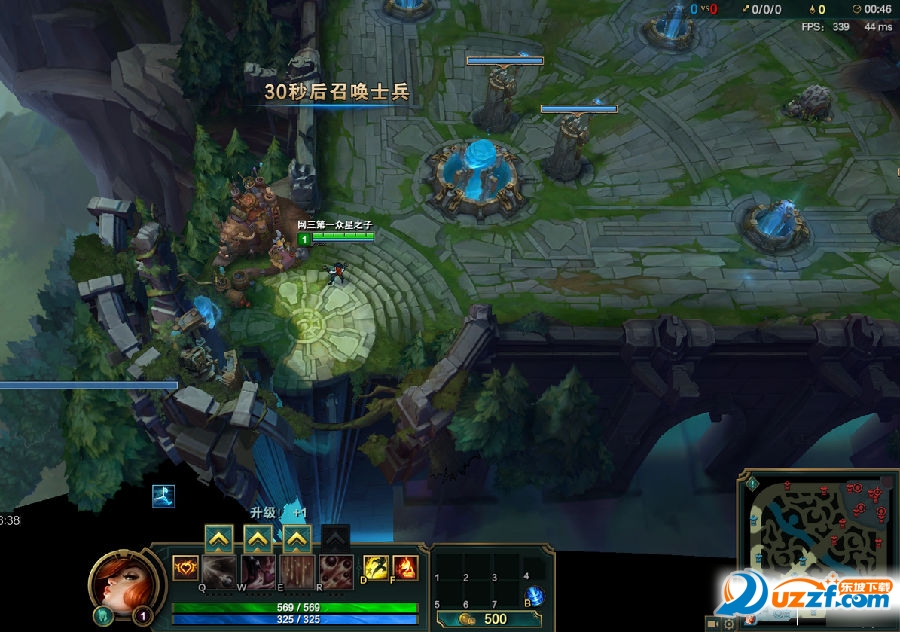Level up the Q ability Double Up
The image size is (900, 632).
[x=219, y=540]
